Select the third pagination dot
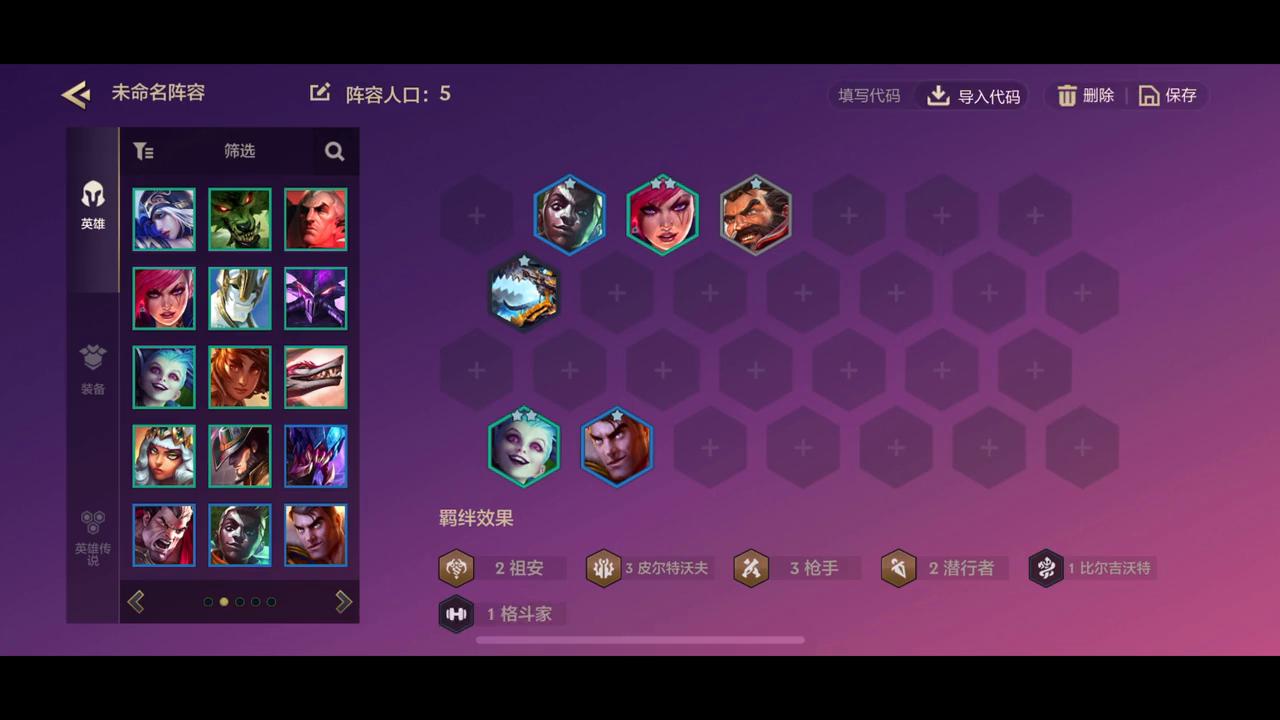 click(x=240, y=602)
